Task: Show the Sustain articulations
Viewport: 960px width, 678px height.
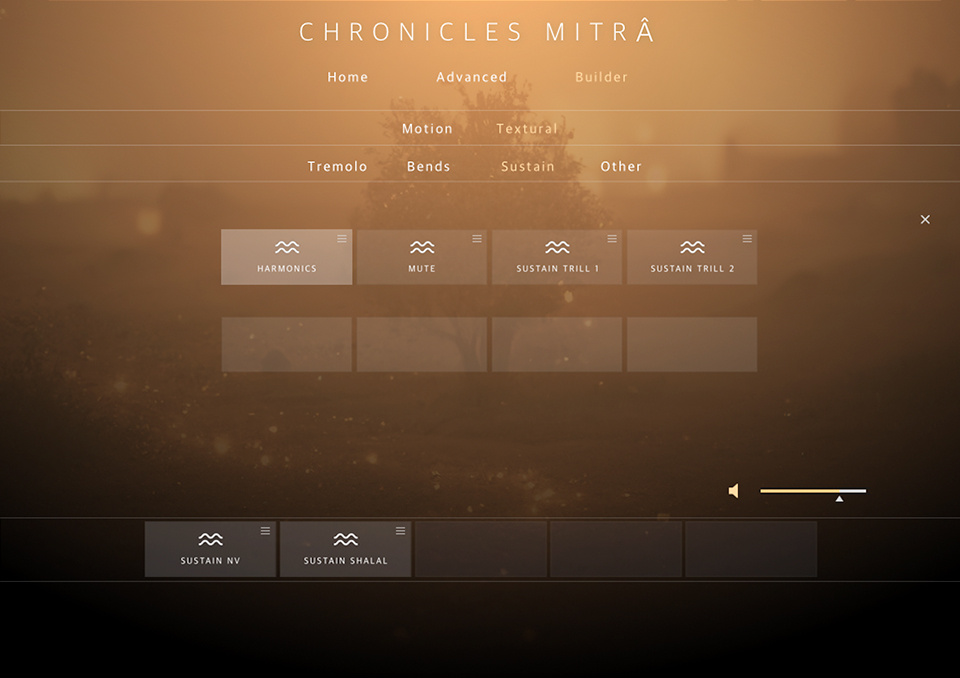Action: pos(528,167)
